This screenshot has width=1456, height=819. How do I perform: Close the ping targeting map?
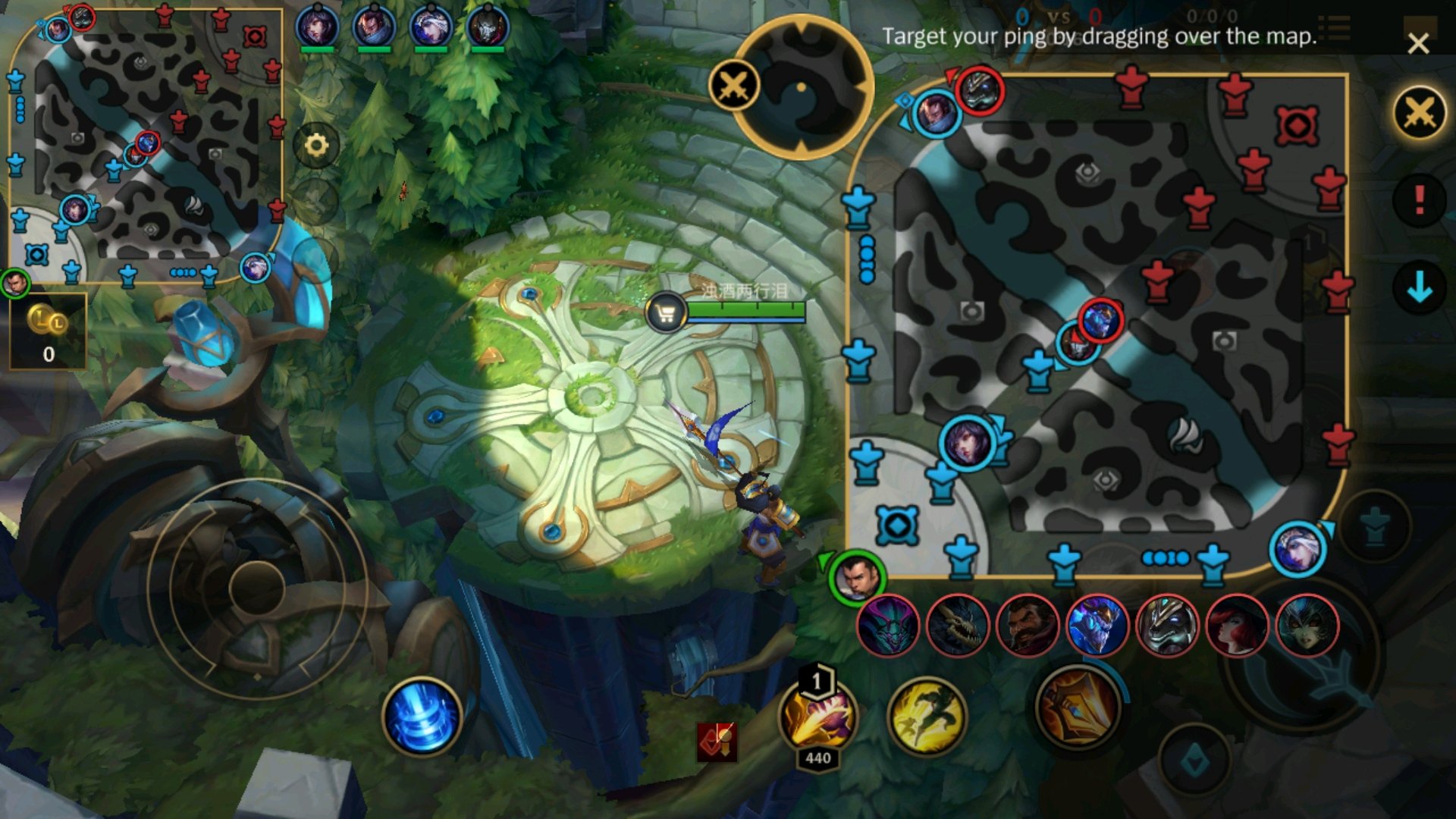pos(1417,43)
